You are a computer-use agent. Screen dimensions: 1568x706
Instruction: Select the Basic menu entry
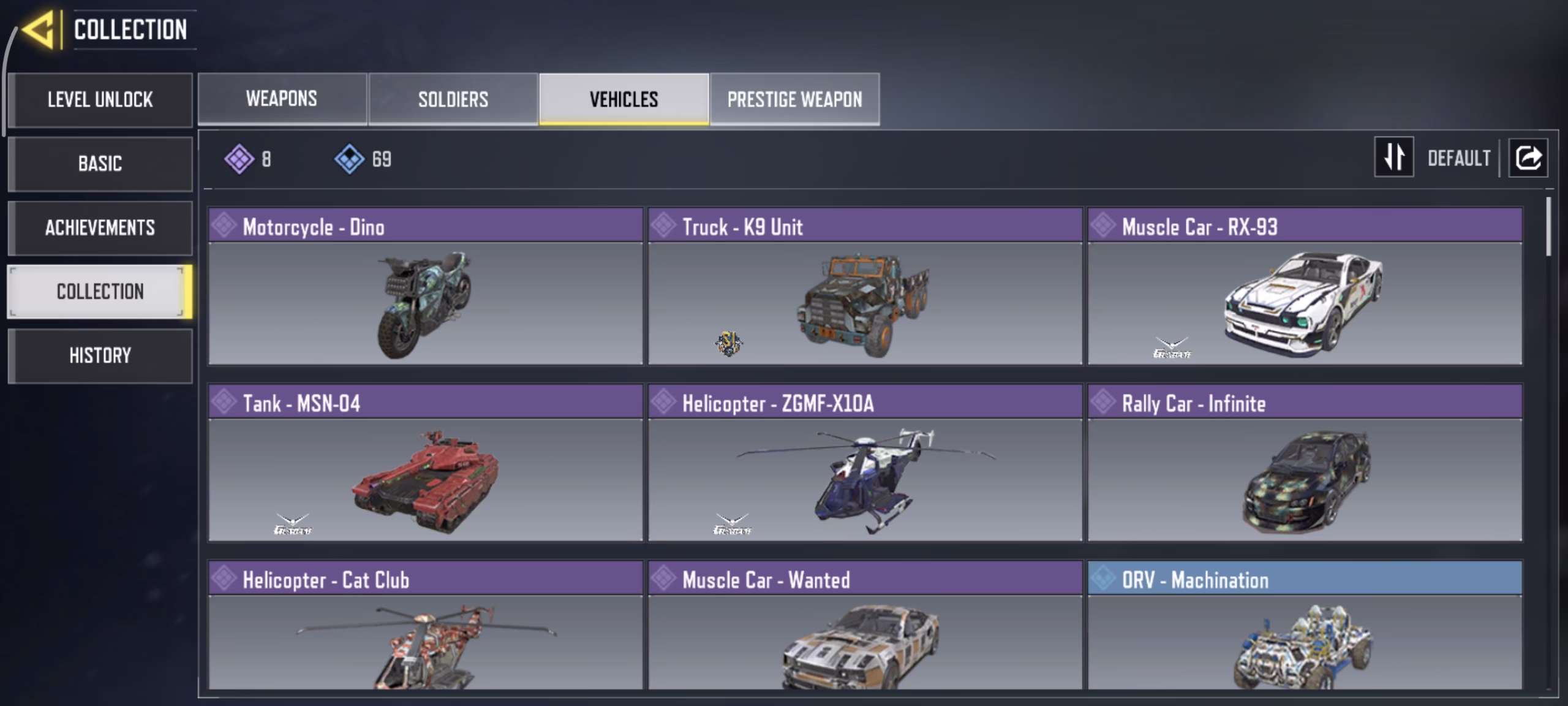100,164
